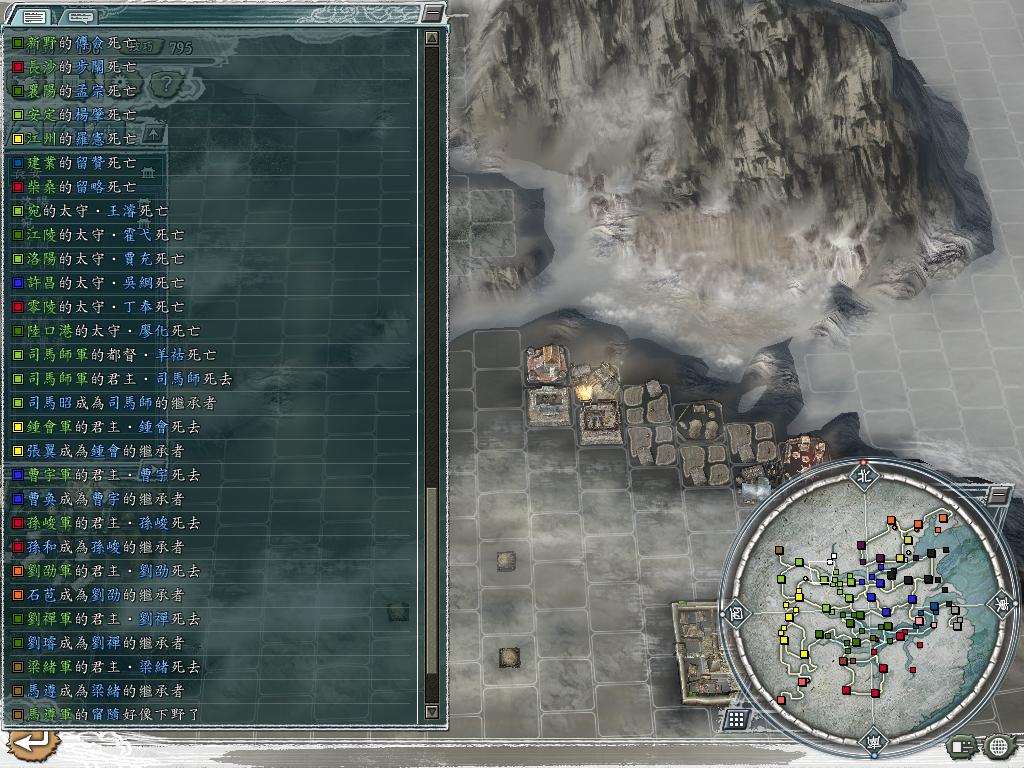The height and width of the screenshot is (768, 1024).
Task: Open the list panel icon beside the globe
Action: pyautogui.click(x=964, y=745)
